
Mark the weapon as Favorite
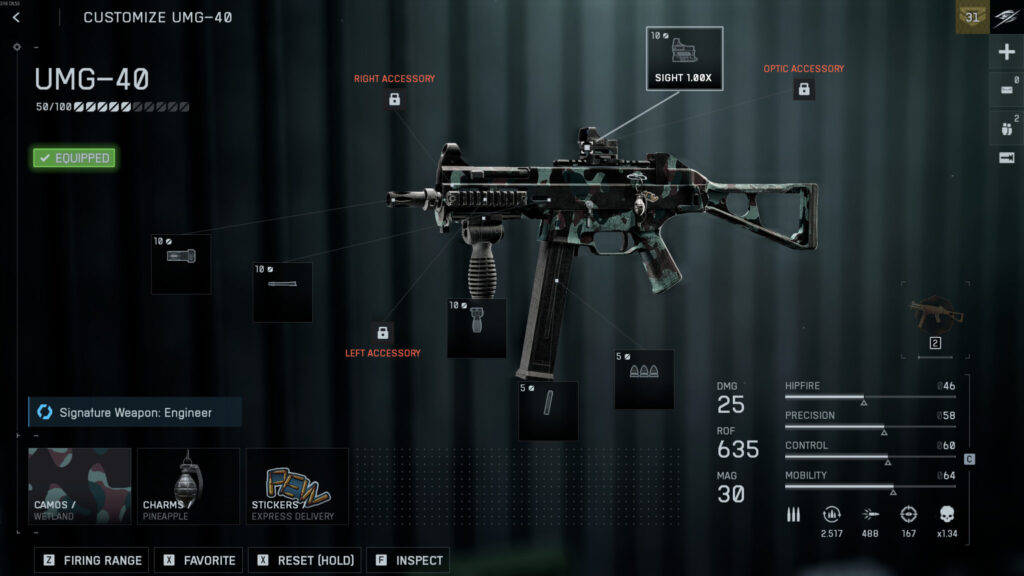199,561
